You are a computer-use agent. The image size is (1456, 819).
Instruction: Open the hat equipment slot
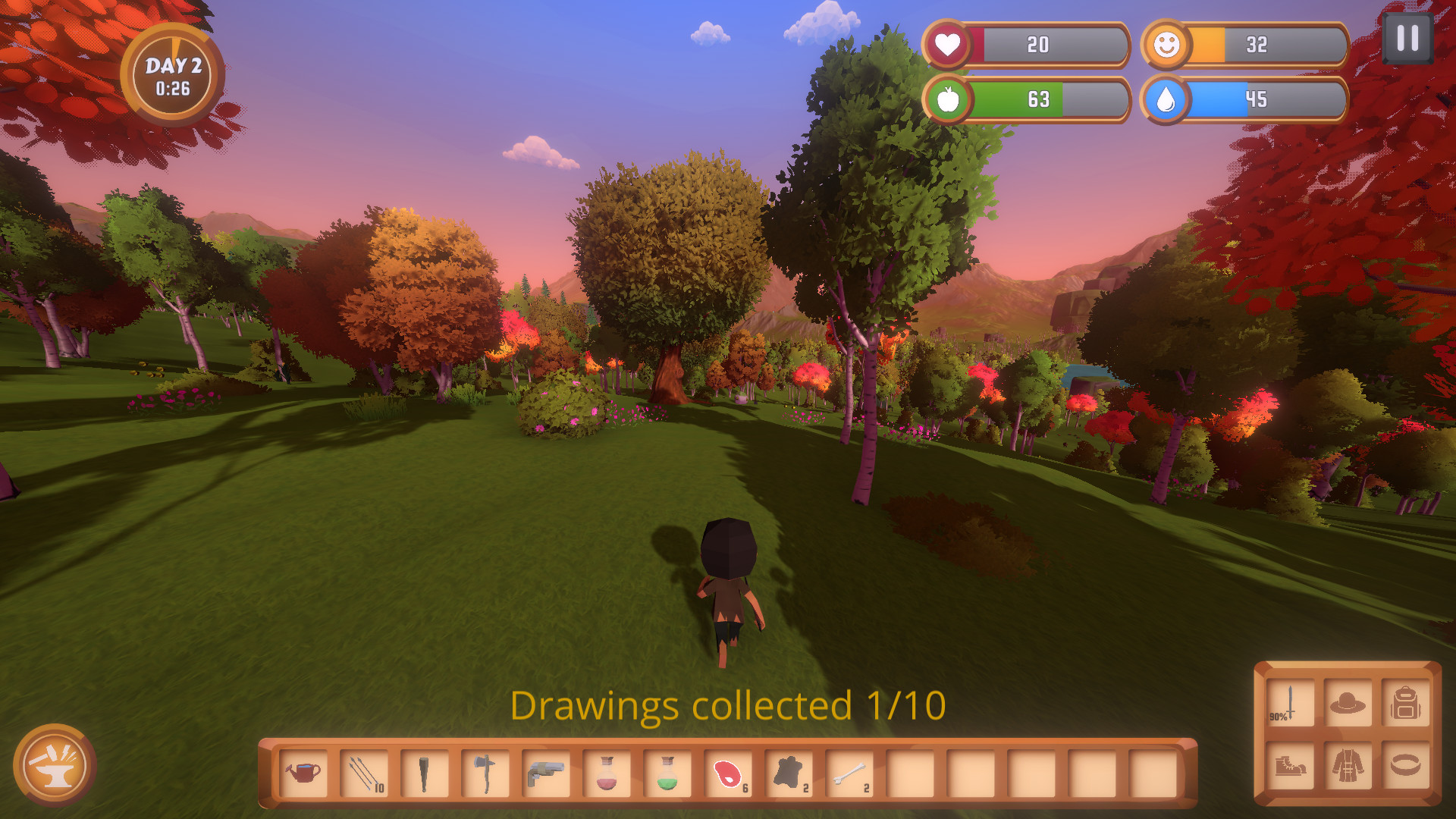click(x=1348, y=704)
